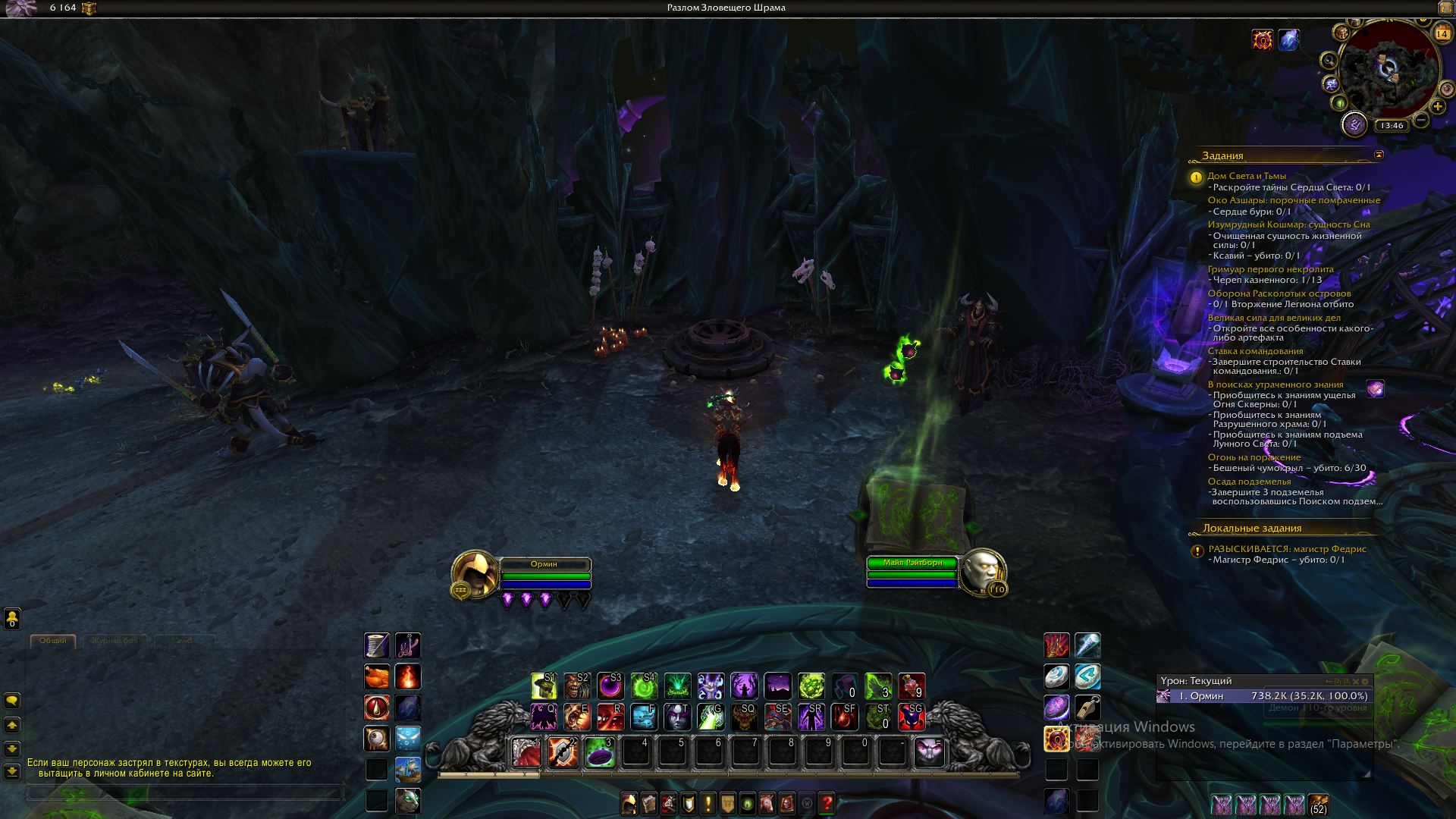Select the Ормин player portrait
Viewport: 1456px width, 819px height.
tap(475, 573)
